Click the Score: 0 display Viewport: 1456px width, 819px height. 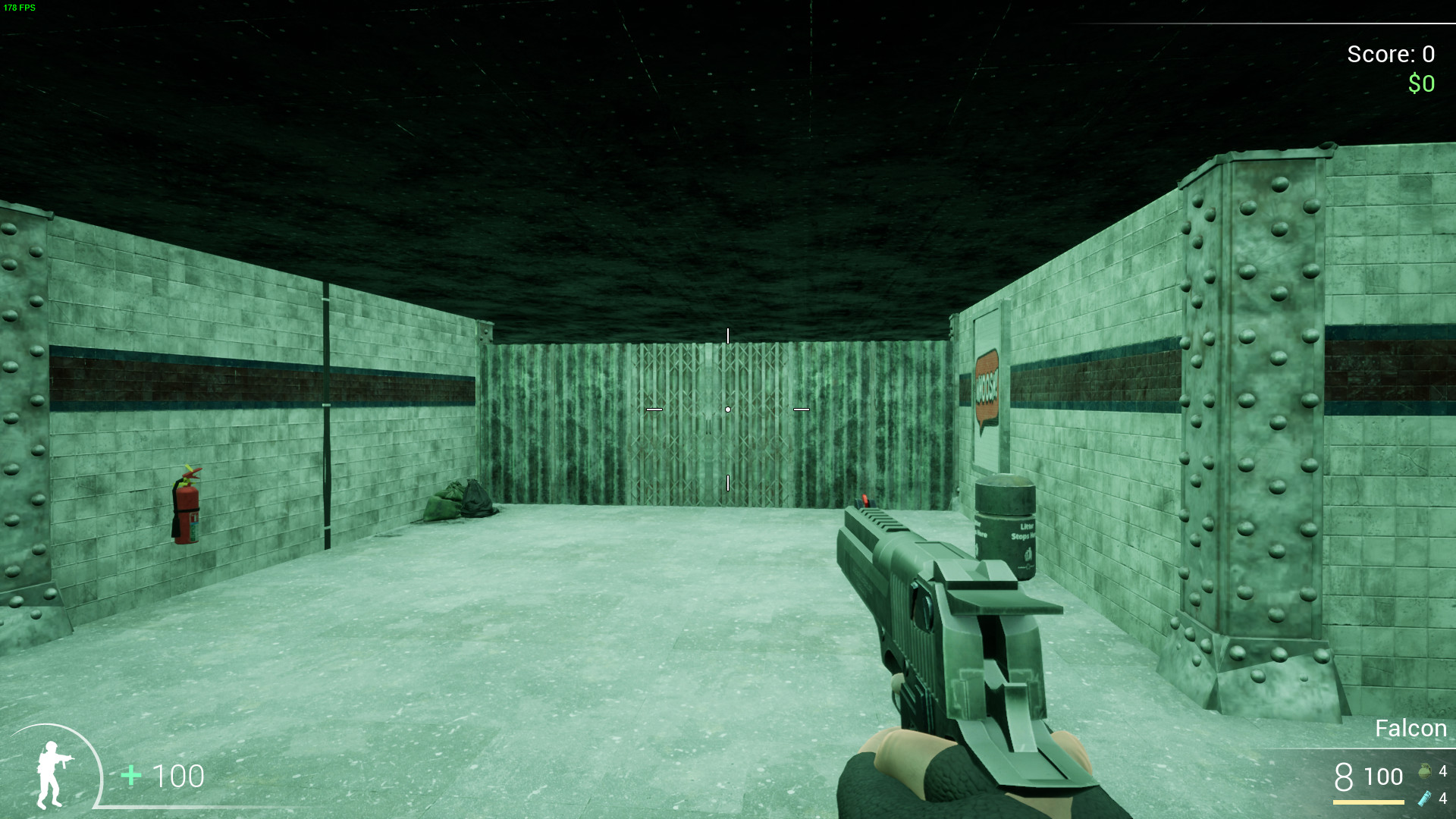[x=1390, y=55]
